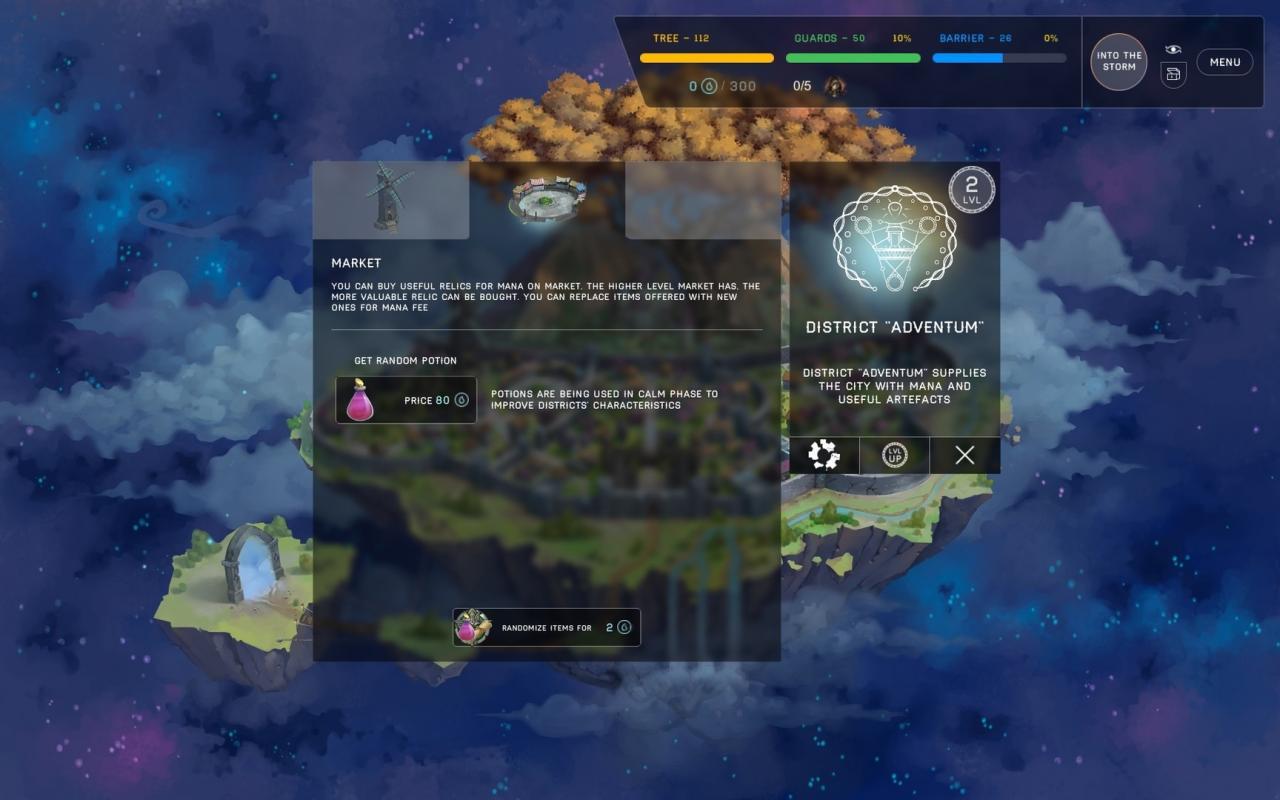The width and height of the screenshot is (1280, 800).
Task: Close the district Adventum panel with X
Action: [x=963, y=455]
